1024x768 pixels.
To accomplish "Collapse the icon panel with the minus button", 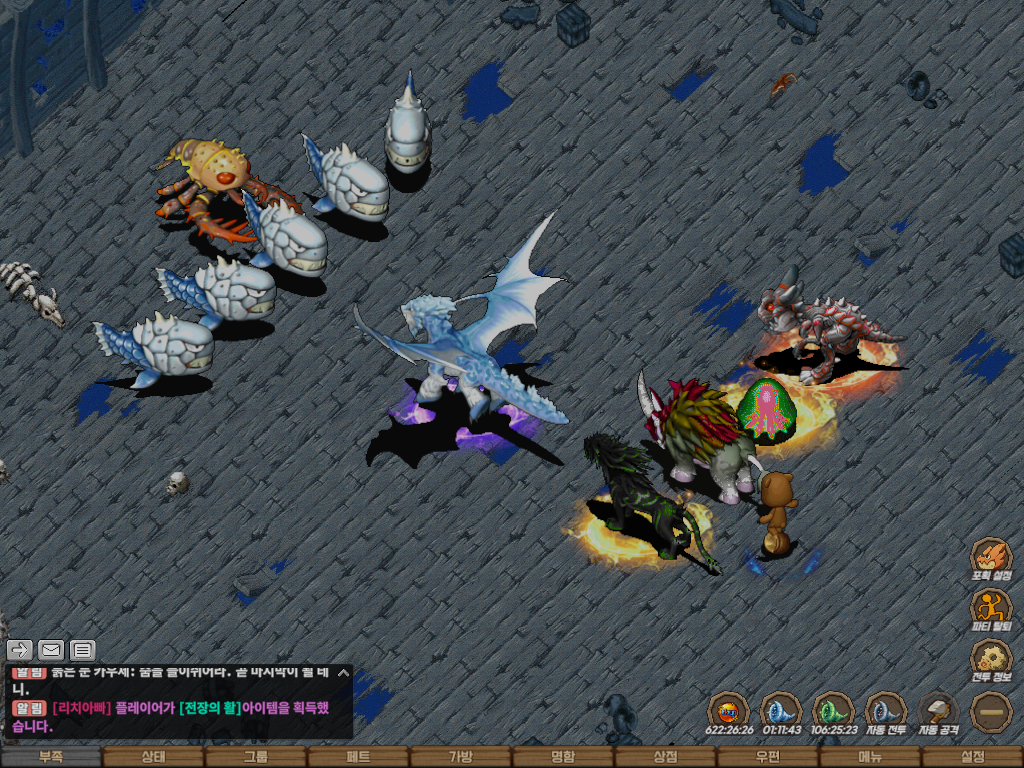I will pyautogui.click(x=991, y=712).
